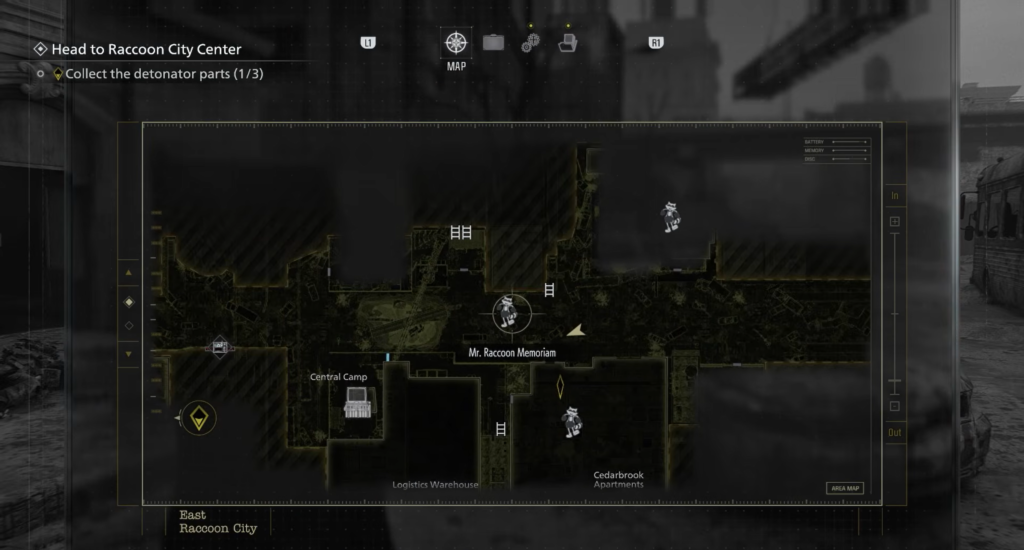Click the zoom-out minus button

click(x=895, y=406)
